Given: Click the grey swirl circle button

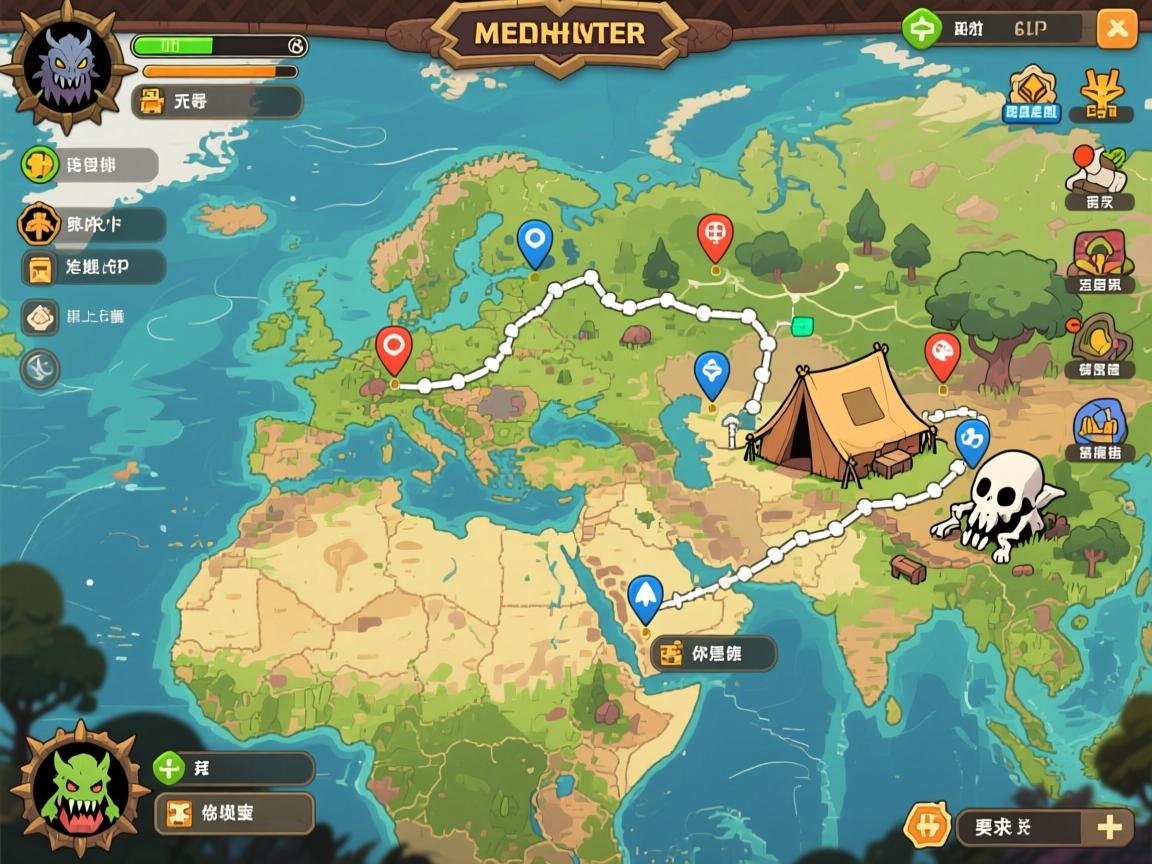Looking at the screenshot, I should click(40, 369).
